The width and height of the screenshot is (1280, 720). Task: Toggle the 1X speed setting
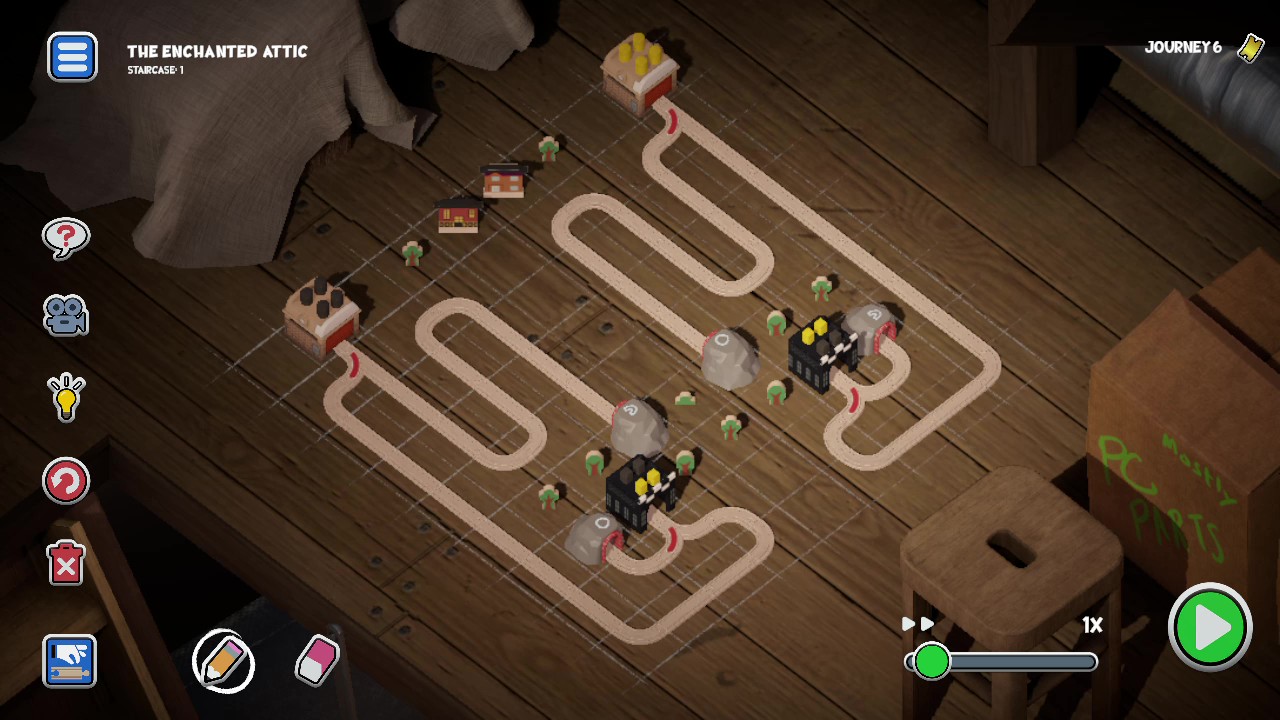click(1091, 624)
